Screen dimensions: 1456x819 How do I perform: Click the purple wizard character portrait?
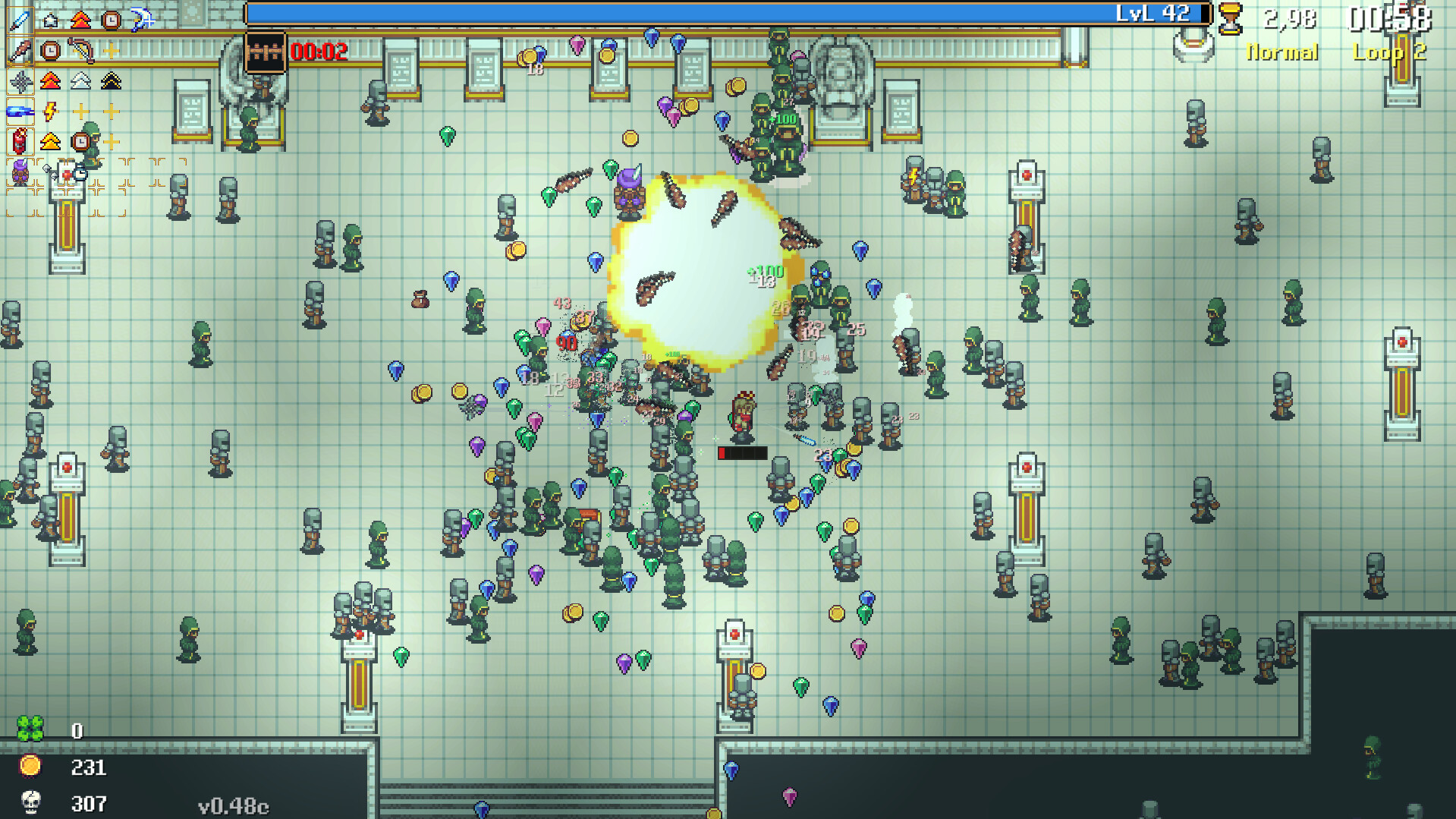point(19,173)
